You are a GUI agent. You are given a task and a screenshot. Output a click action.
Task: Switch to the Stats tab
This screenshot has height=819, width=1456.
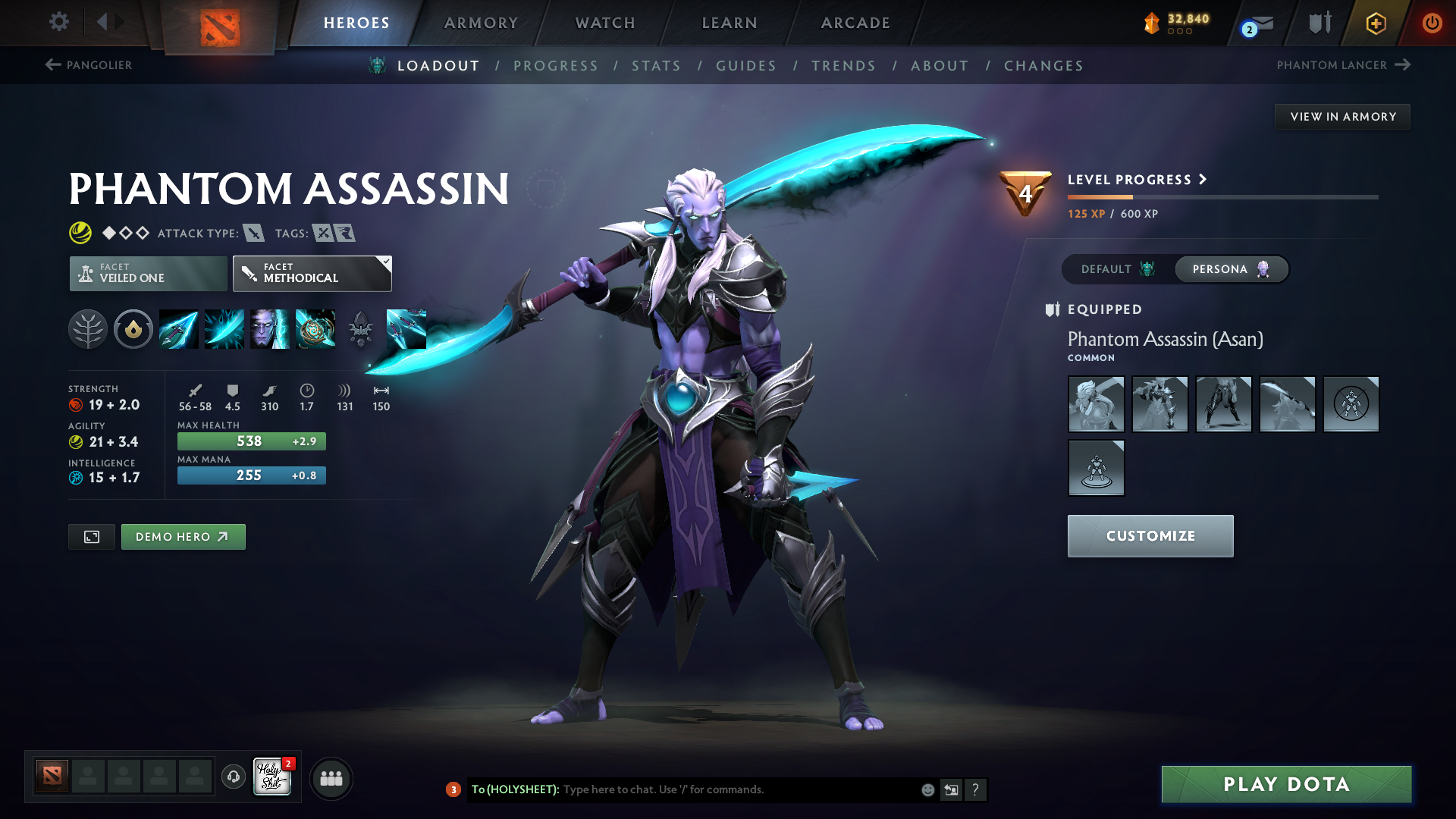coord(657,66)
